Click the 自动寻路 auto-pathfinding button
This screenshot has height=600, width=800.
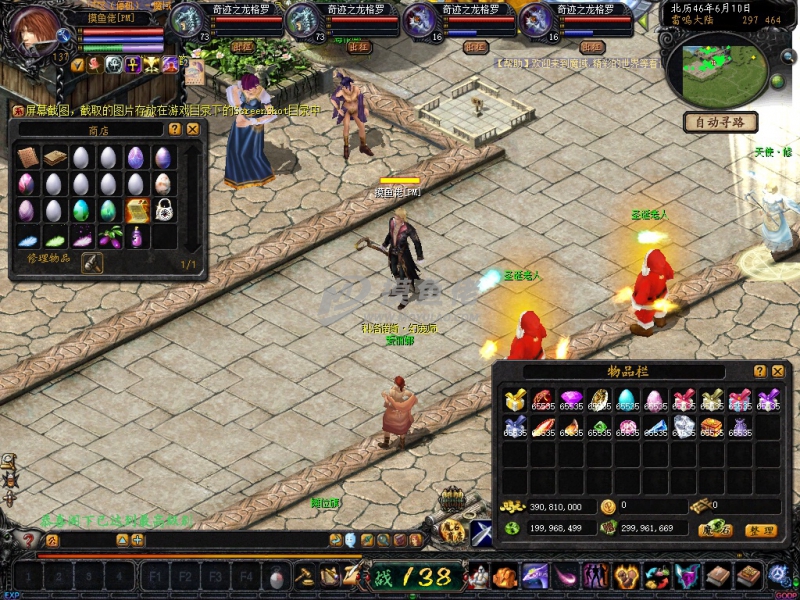(x=720, y=122)
